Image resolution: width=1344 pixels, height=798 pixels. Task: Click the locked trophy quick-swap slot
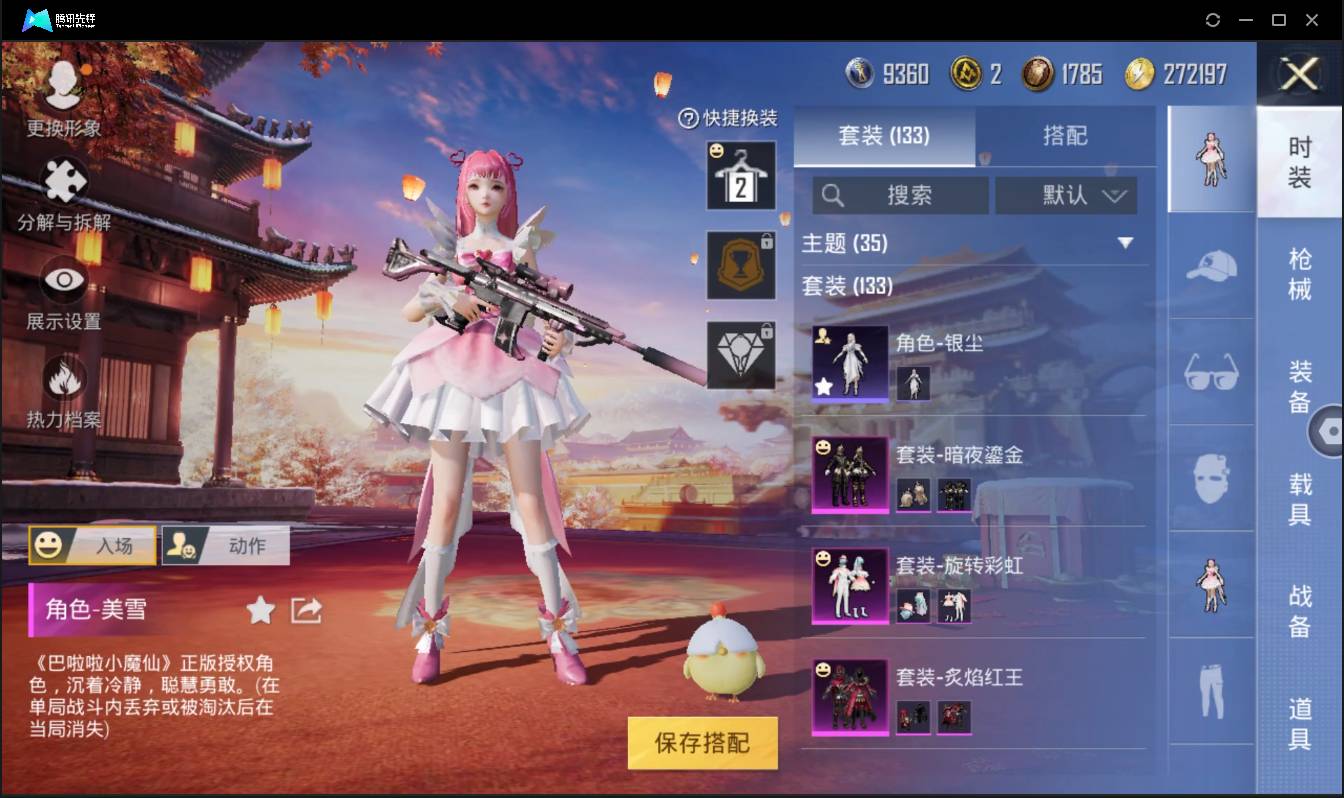[741, 265]
